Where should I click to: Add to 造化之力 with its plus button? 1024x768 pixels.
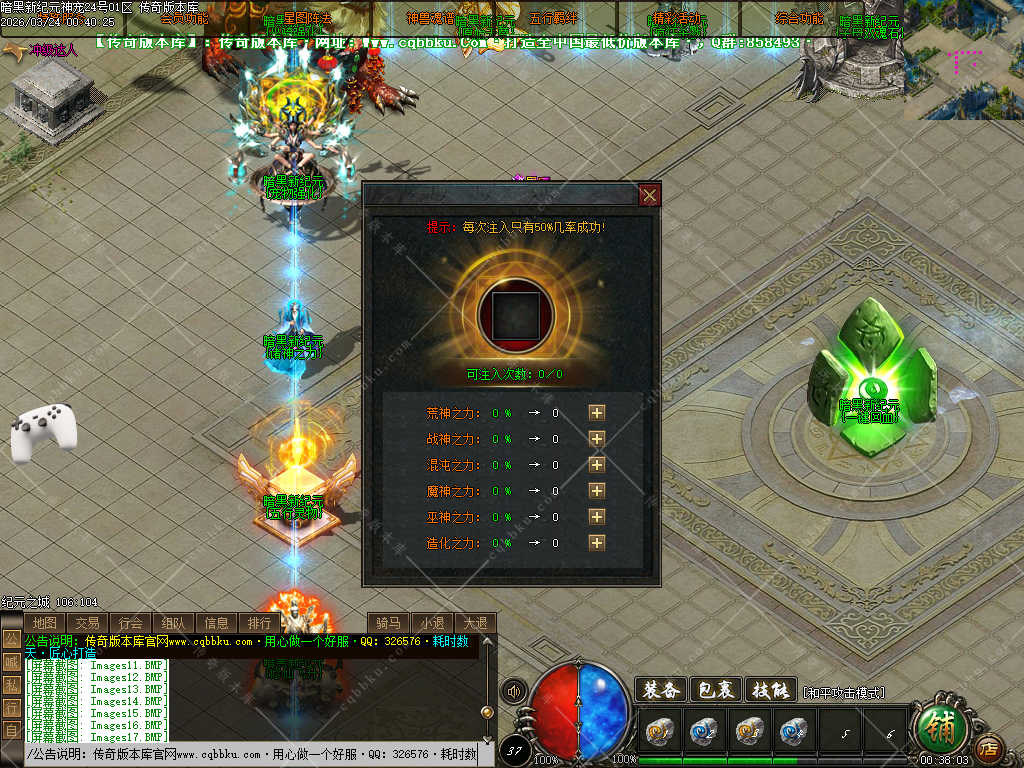(x=597, y=542)
